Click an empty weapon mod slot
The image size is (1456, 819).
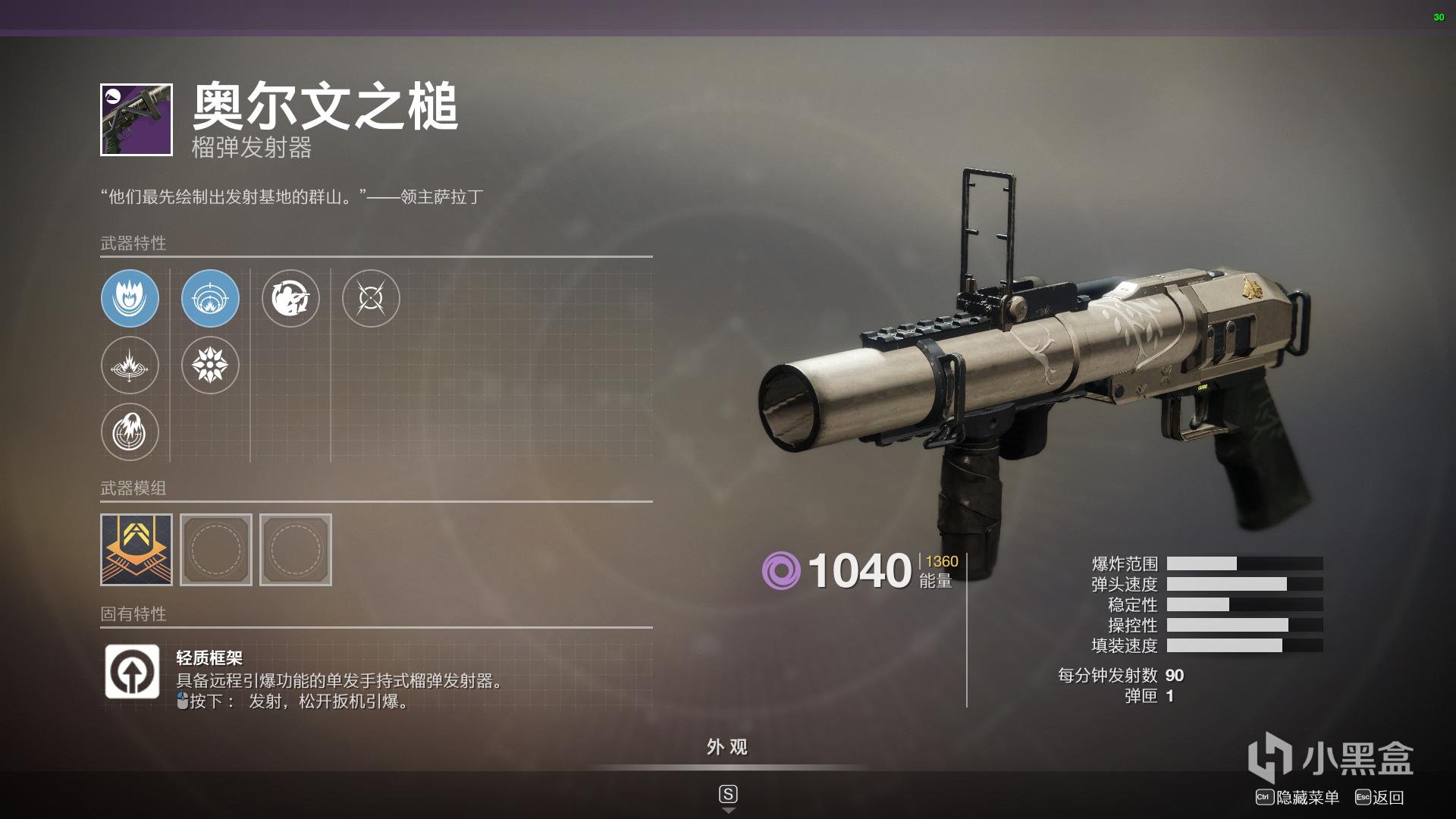click(216, 550)
